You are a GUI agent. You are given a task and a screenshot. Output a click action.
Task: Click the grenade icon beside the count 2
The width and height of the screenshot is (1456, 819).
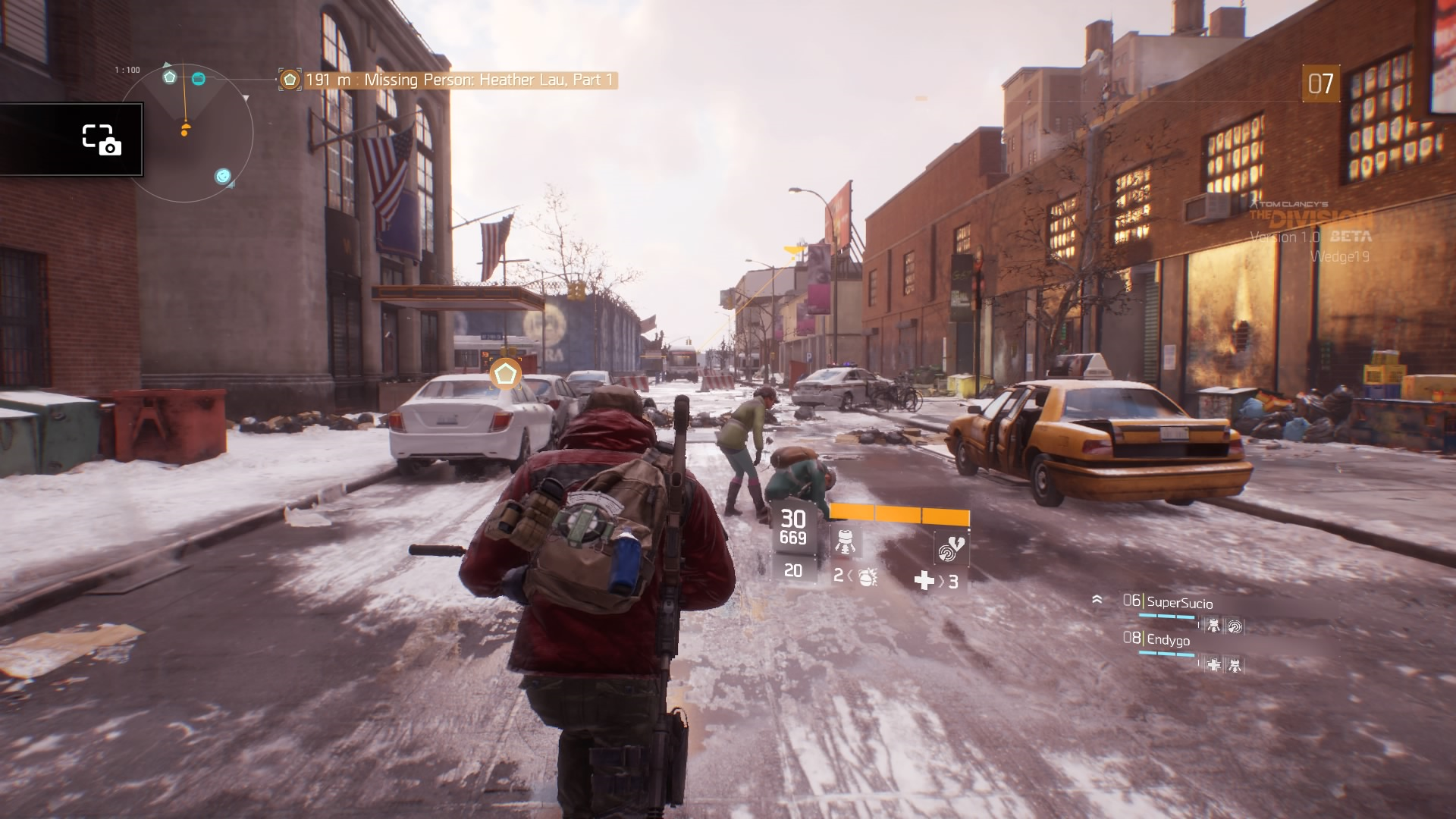(868, 579)
